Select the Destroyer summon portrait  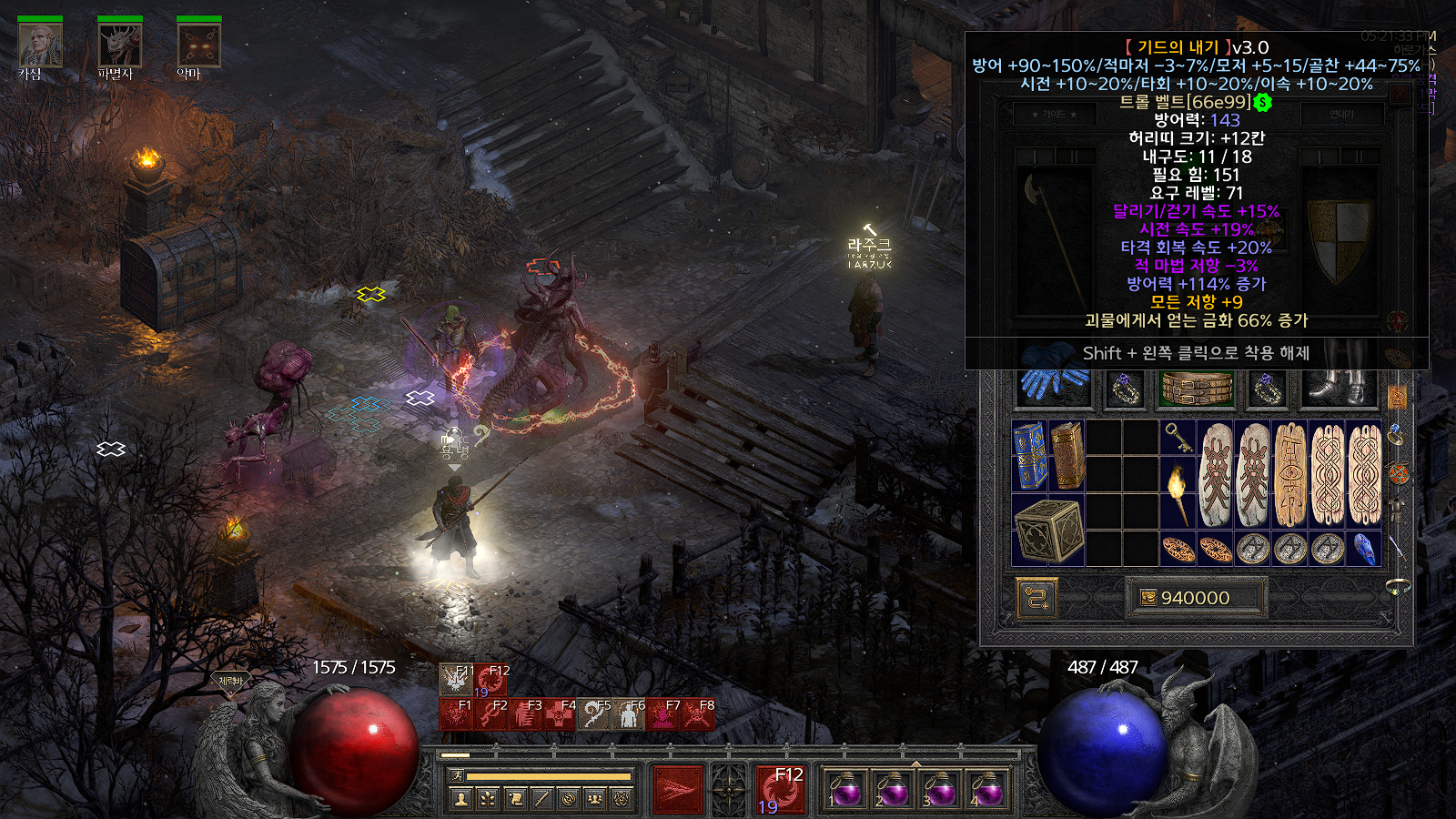(x=119, y=45)
